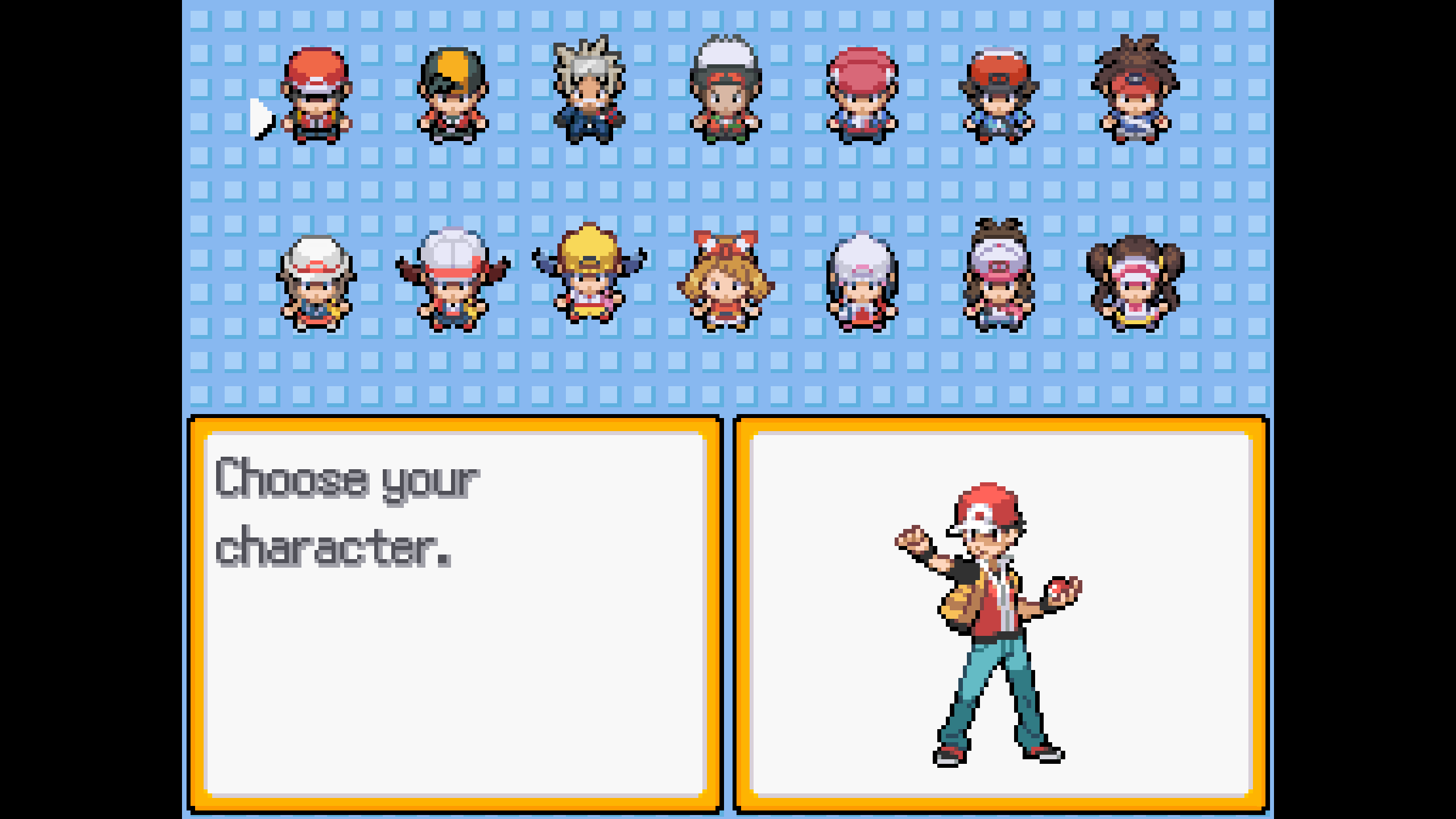Pick the girl in the white beanie
The image size is (1456, 819).
click(x=862, y=282)
